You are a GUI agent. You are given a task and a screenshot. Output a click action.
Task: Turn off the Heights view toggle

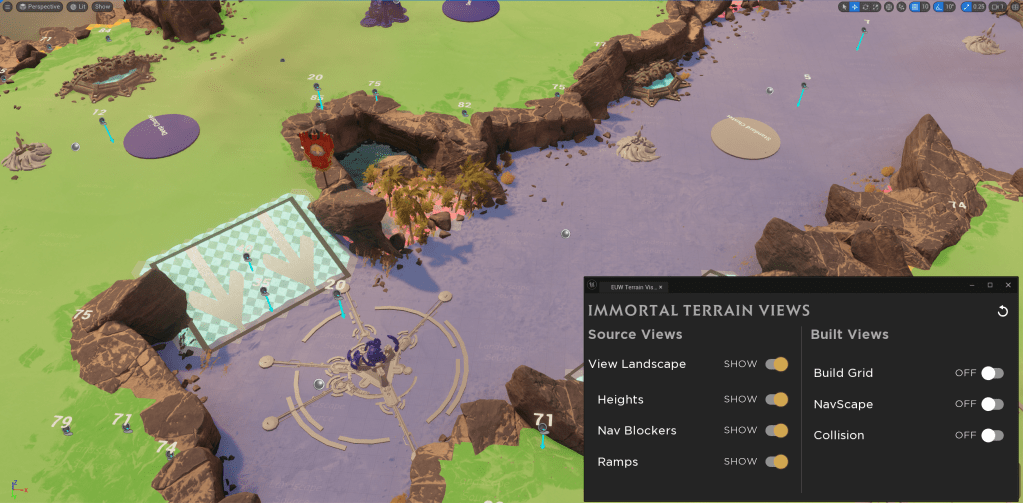click(x=777, y=399)
